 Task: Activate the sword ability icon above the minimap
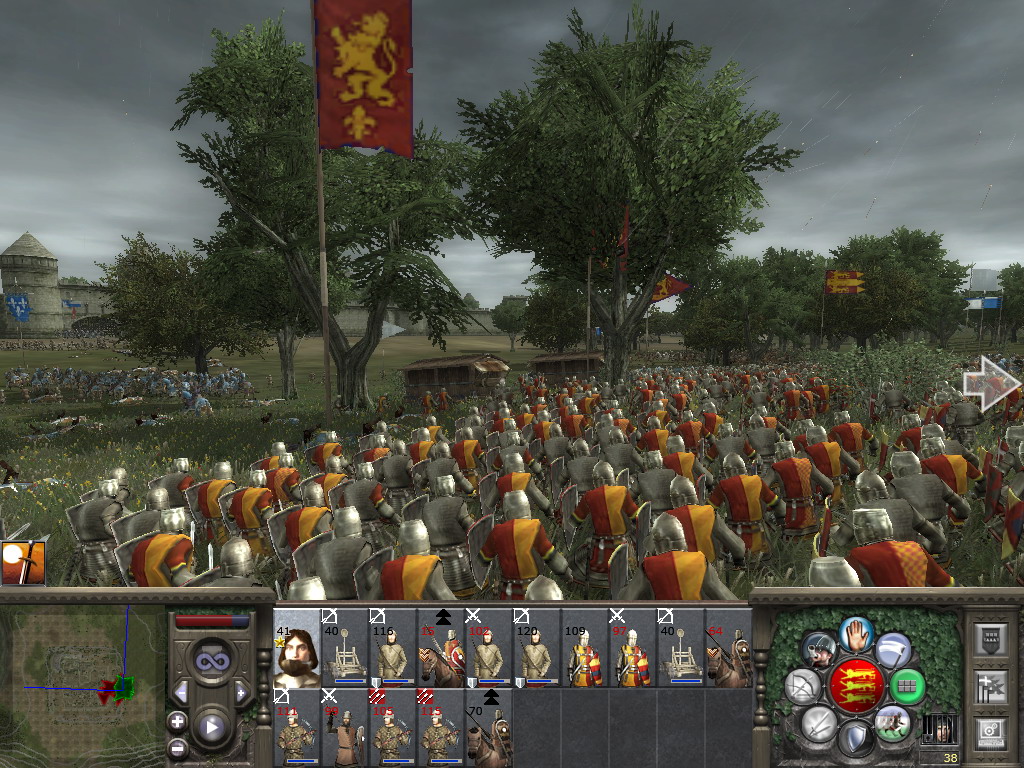(x=22, y=563)
